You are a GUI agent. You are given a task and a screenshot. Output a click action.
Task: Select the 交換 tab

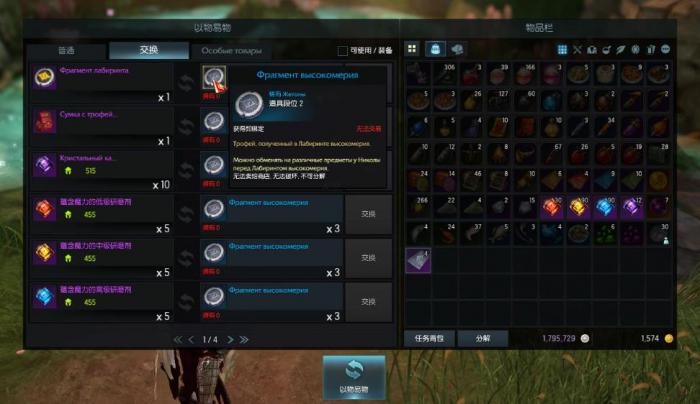pos(148,51)
